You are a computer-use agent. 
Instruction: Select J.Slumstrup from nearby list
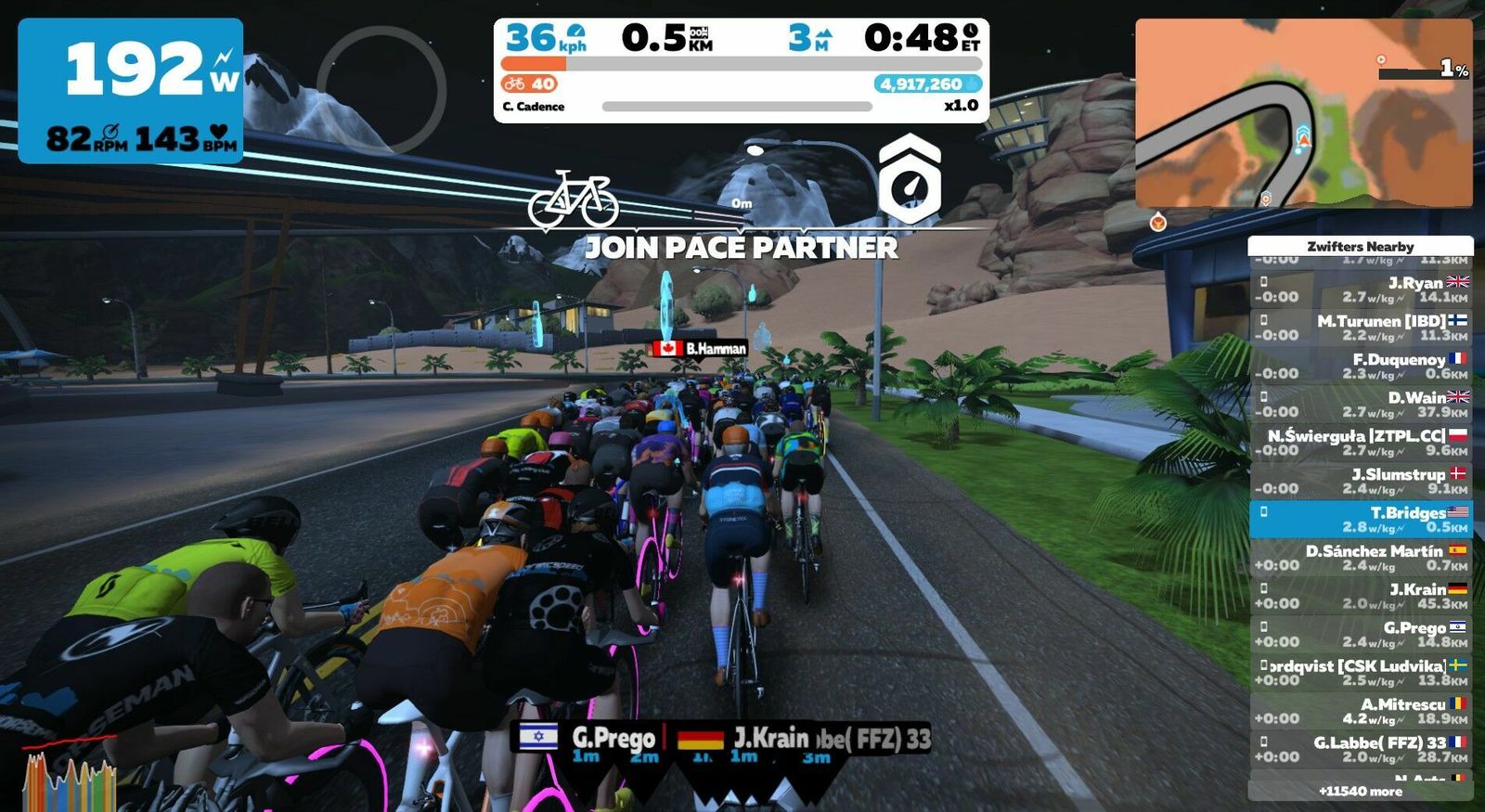pos(1361,481)
